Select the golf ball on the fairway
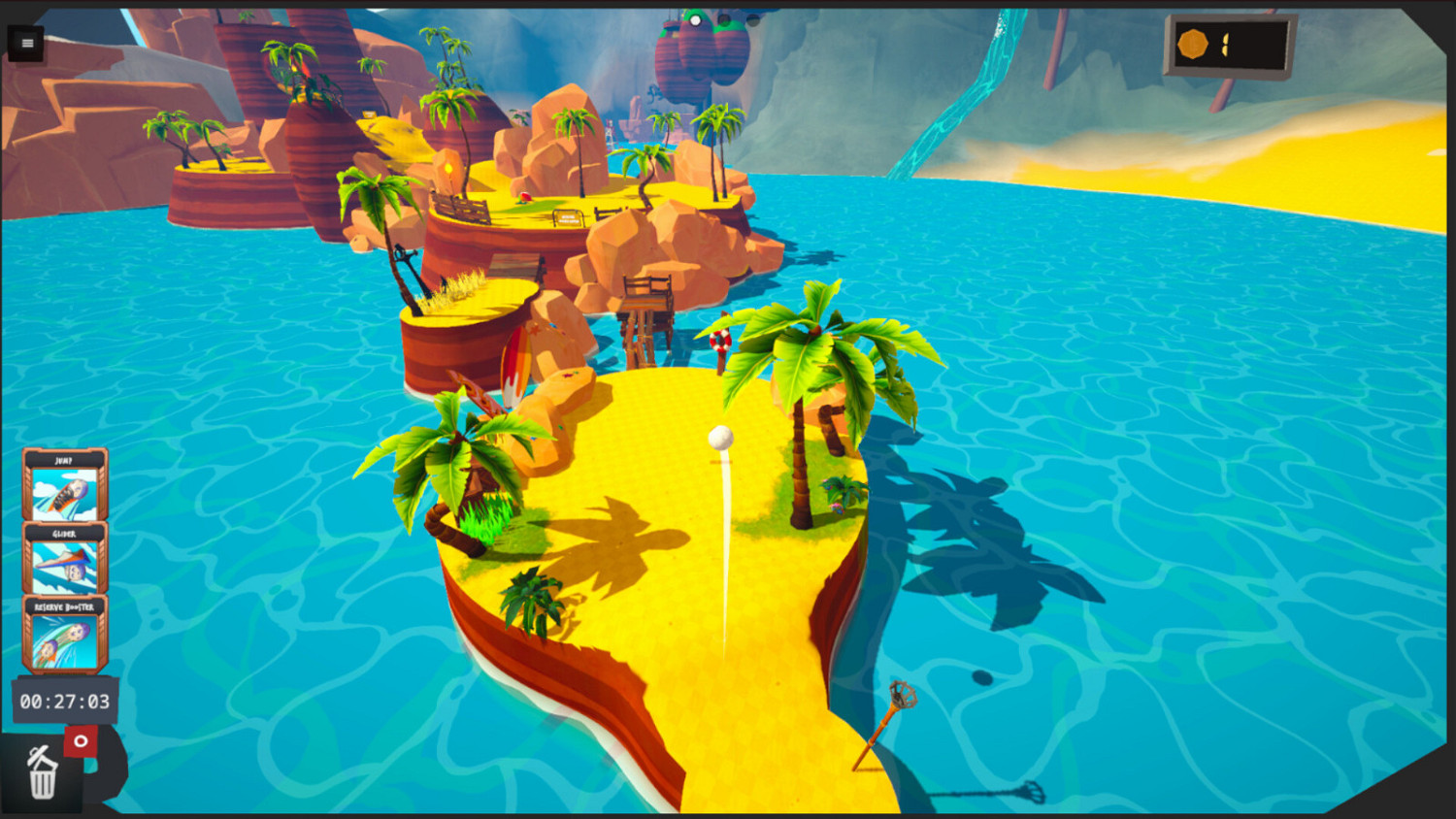Screen dimensions: 1456x819 coord(719,439)
